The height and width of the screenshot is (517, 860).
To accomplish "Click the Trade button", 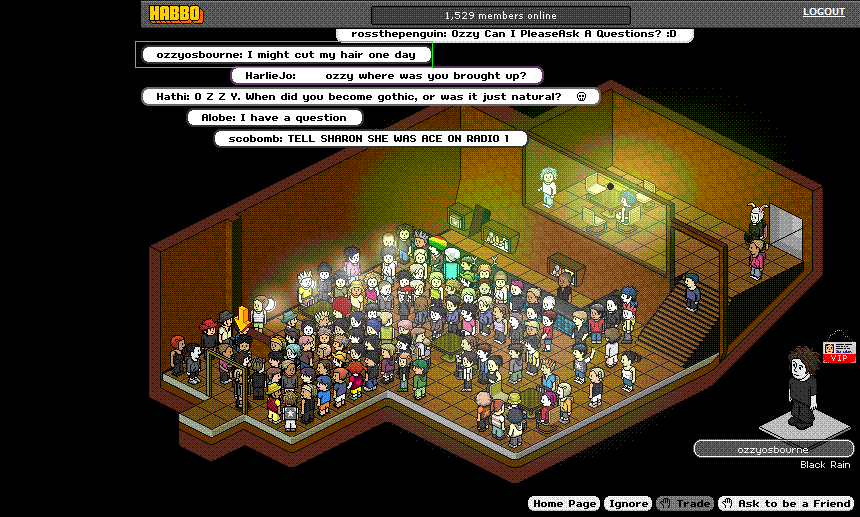I will [x=685, y=504].
